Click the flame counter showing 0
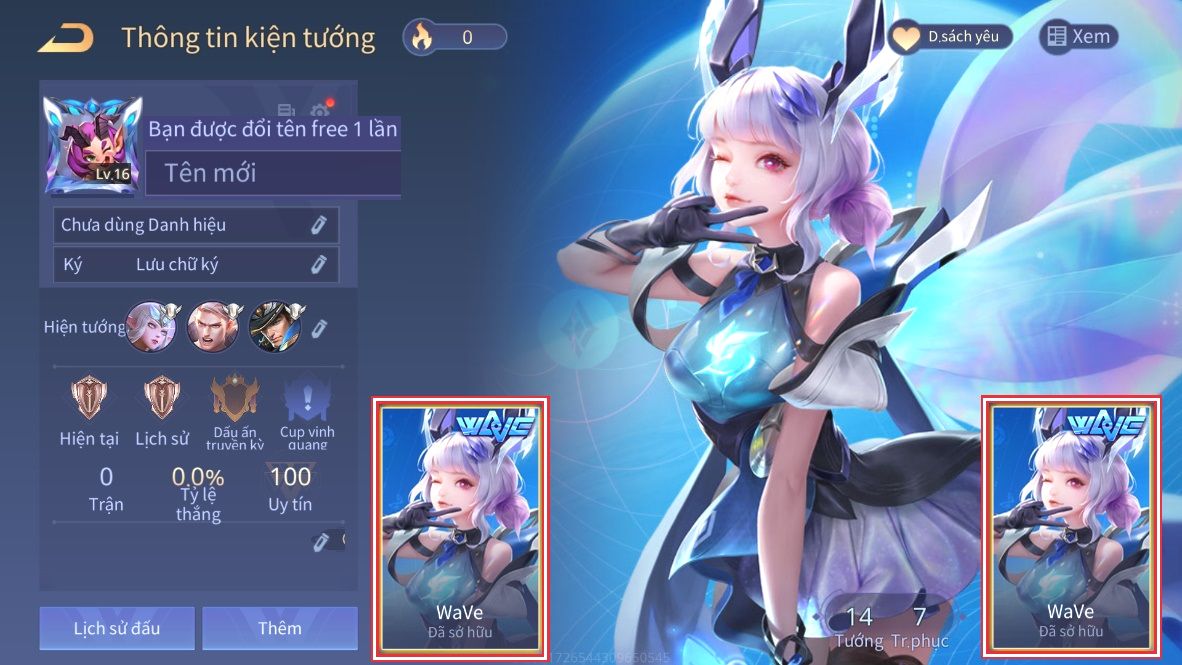Image resolution: width=1182 pixels, height=665 pixels. click(x=455, y=38)
